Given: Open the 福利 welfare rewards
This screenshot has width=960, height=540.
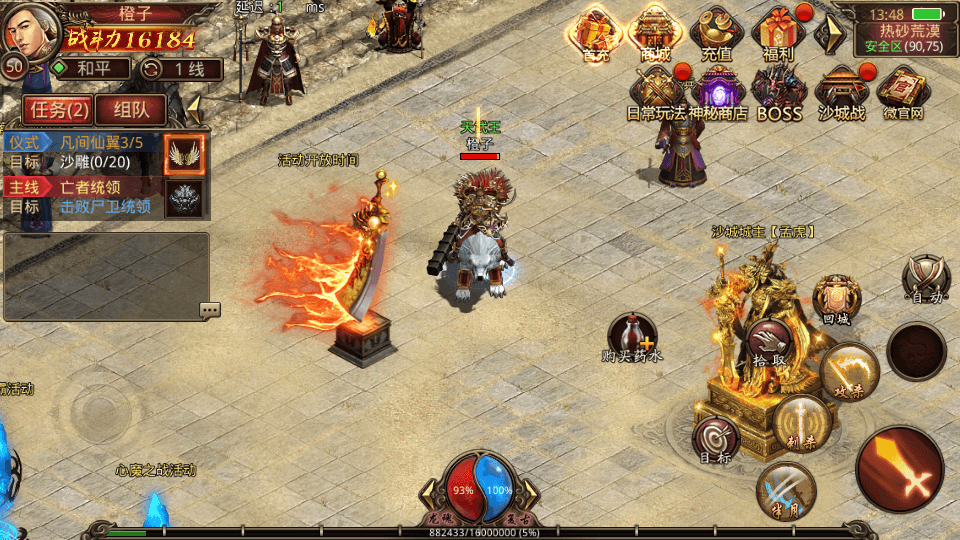Looking at the screenshot, I should pos(778,34).
